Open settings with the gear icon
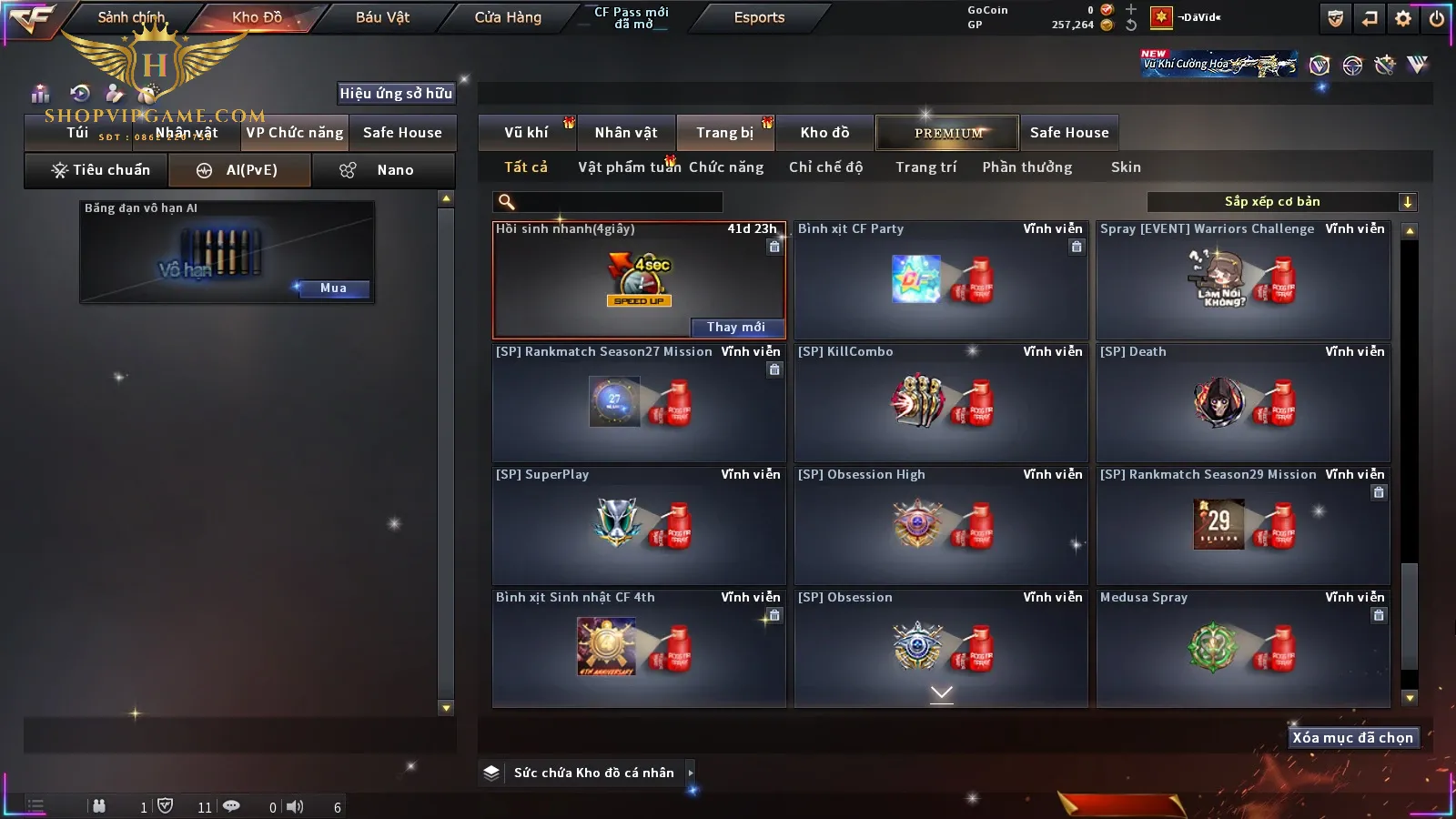 tap(1403, 18)
